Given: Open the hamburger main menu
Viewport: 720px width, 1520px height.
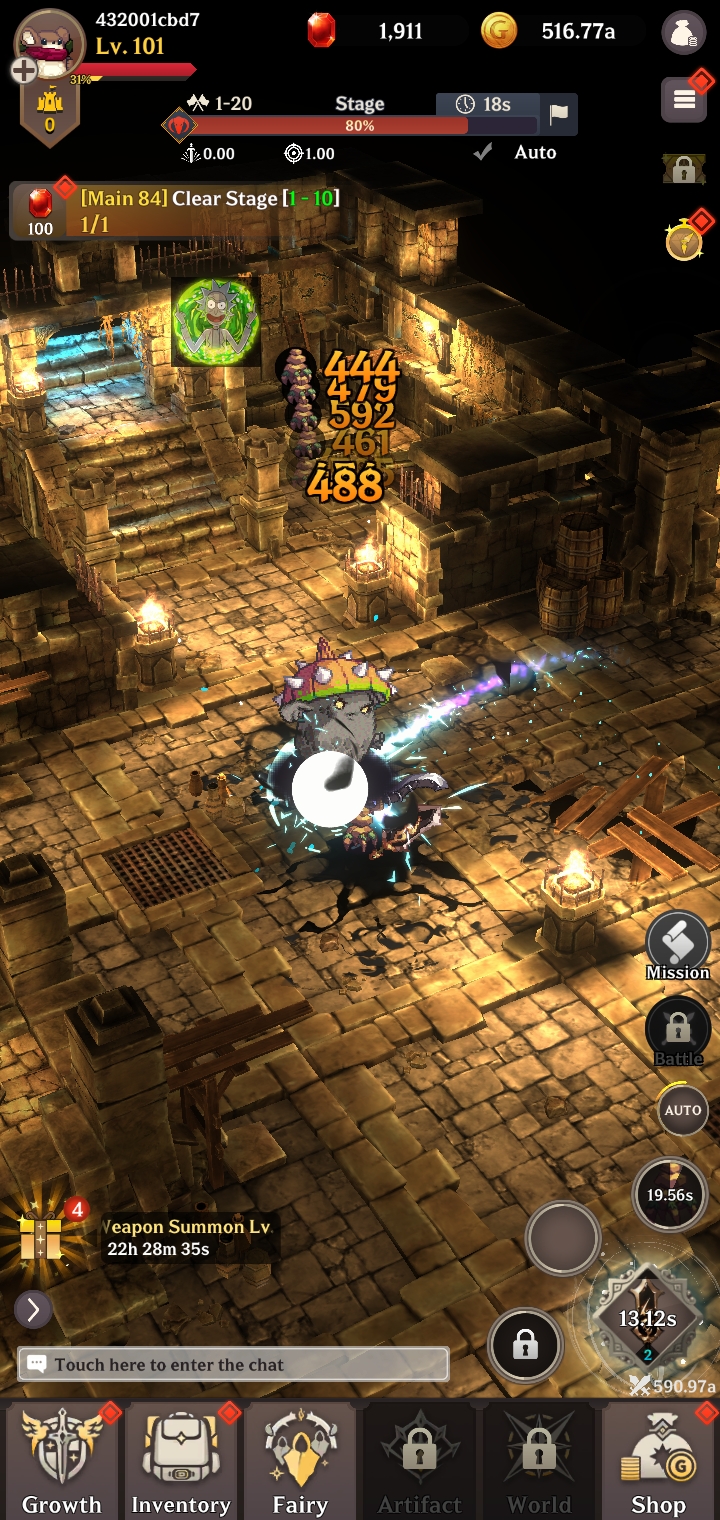Looking at the screenshot, I should coord(685,99).
